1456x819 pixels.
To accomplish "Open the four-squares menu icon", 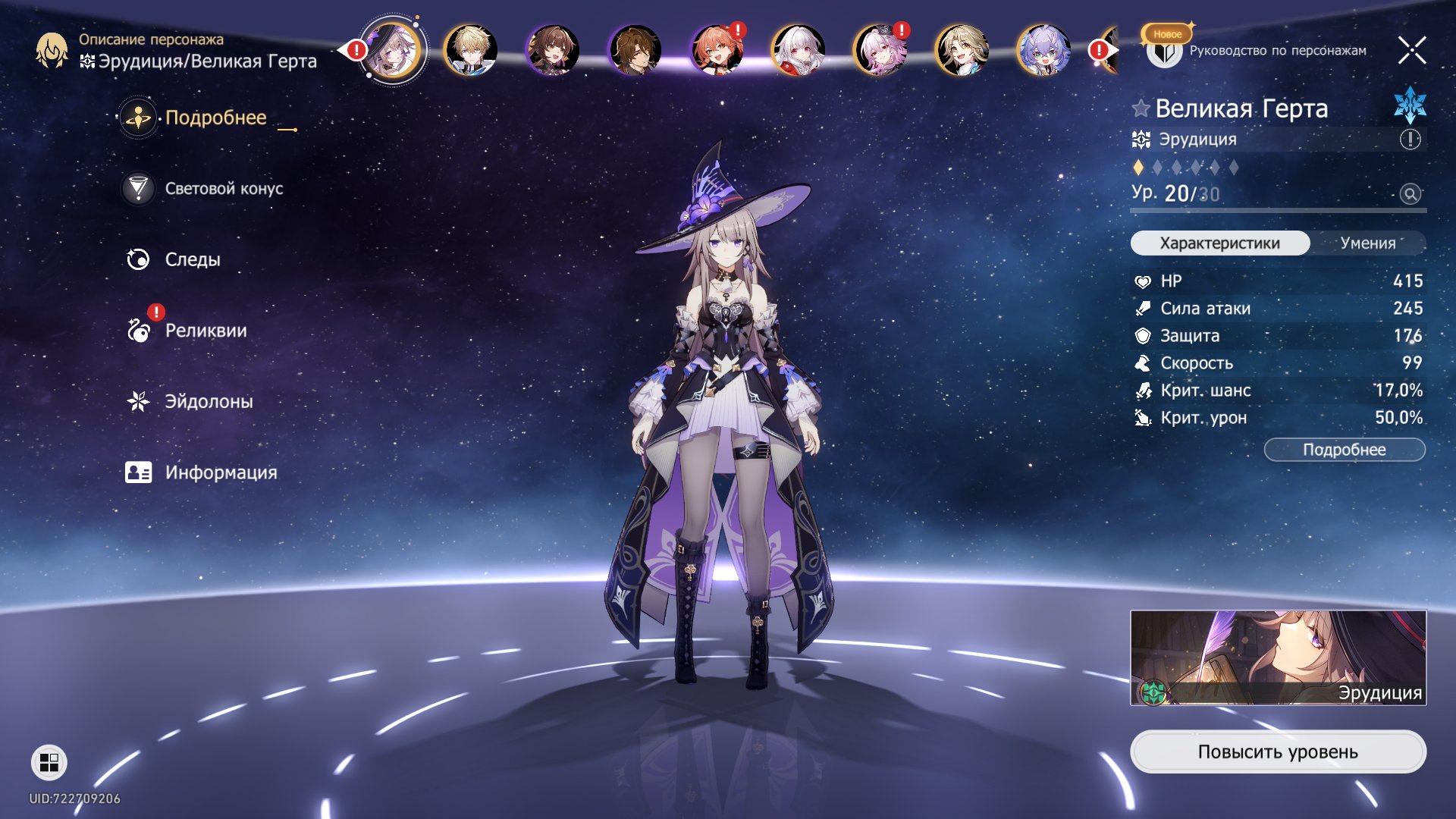I will [49, 762].
